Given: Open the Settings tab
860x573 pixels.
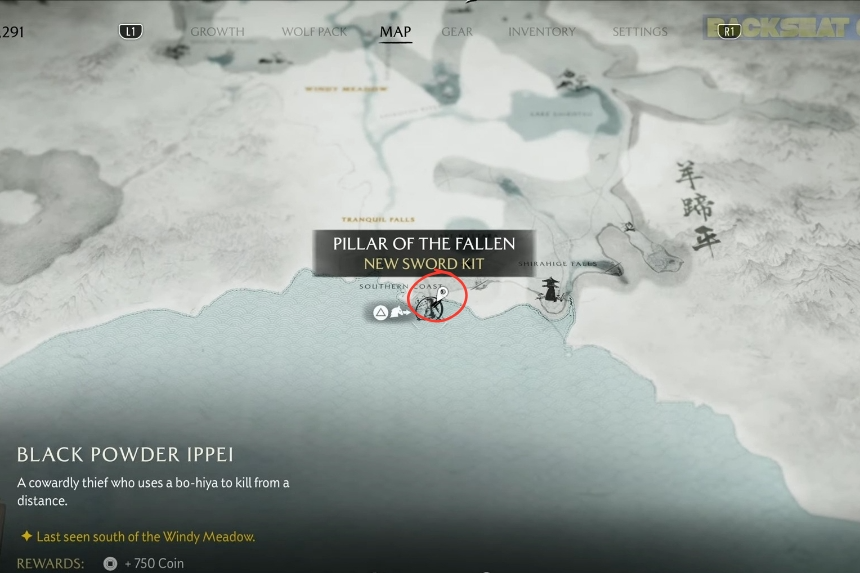Looking at the screenshot, I should coord(639,32).
